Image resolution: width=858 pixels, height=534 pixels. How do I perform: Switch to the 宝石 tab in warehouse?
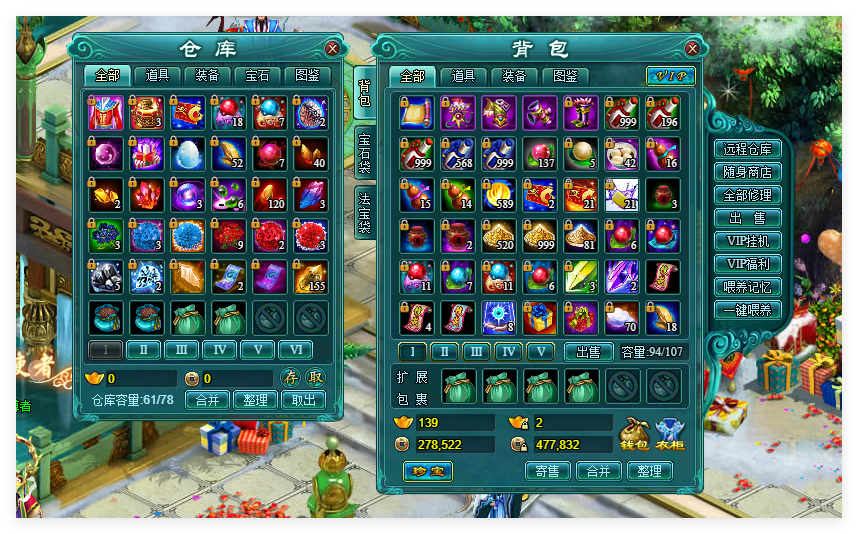(258, 75)
